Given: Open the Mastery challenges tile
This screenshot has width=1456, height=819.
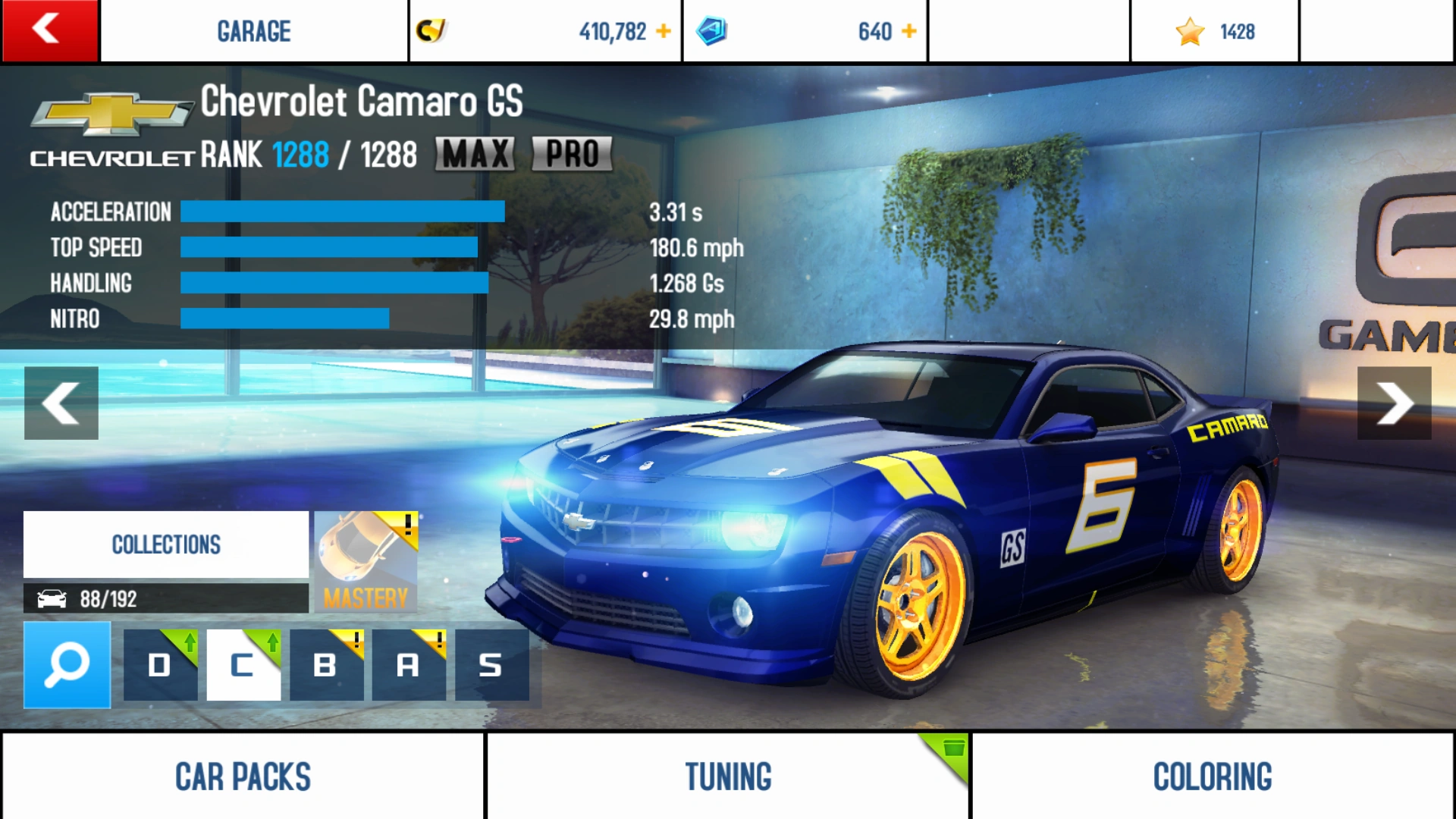Looking at the screenshot, I should (x=366, y=562).
